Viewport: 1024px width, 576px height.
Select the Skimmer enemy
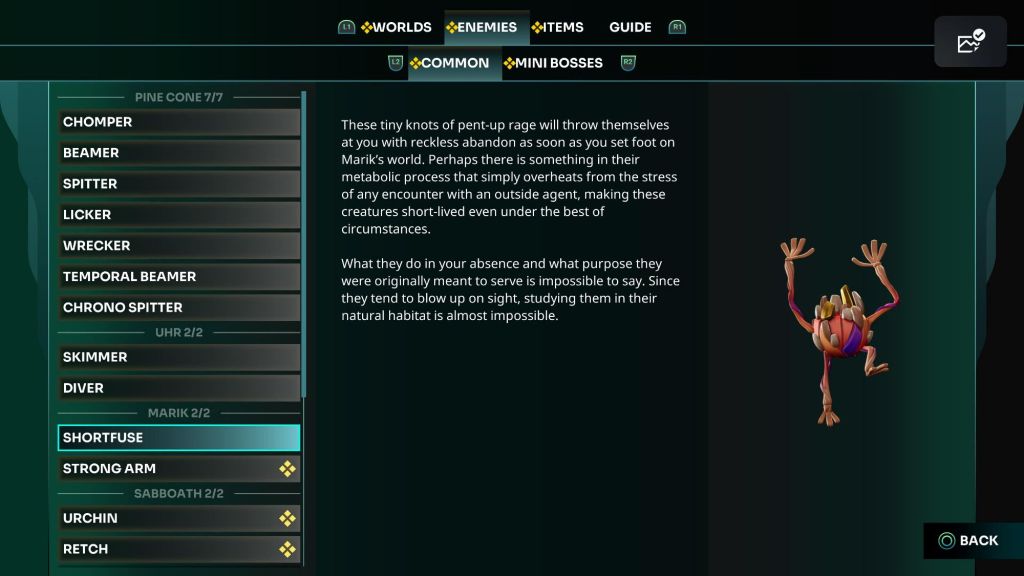click(179, 357)
